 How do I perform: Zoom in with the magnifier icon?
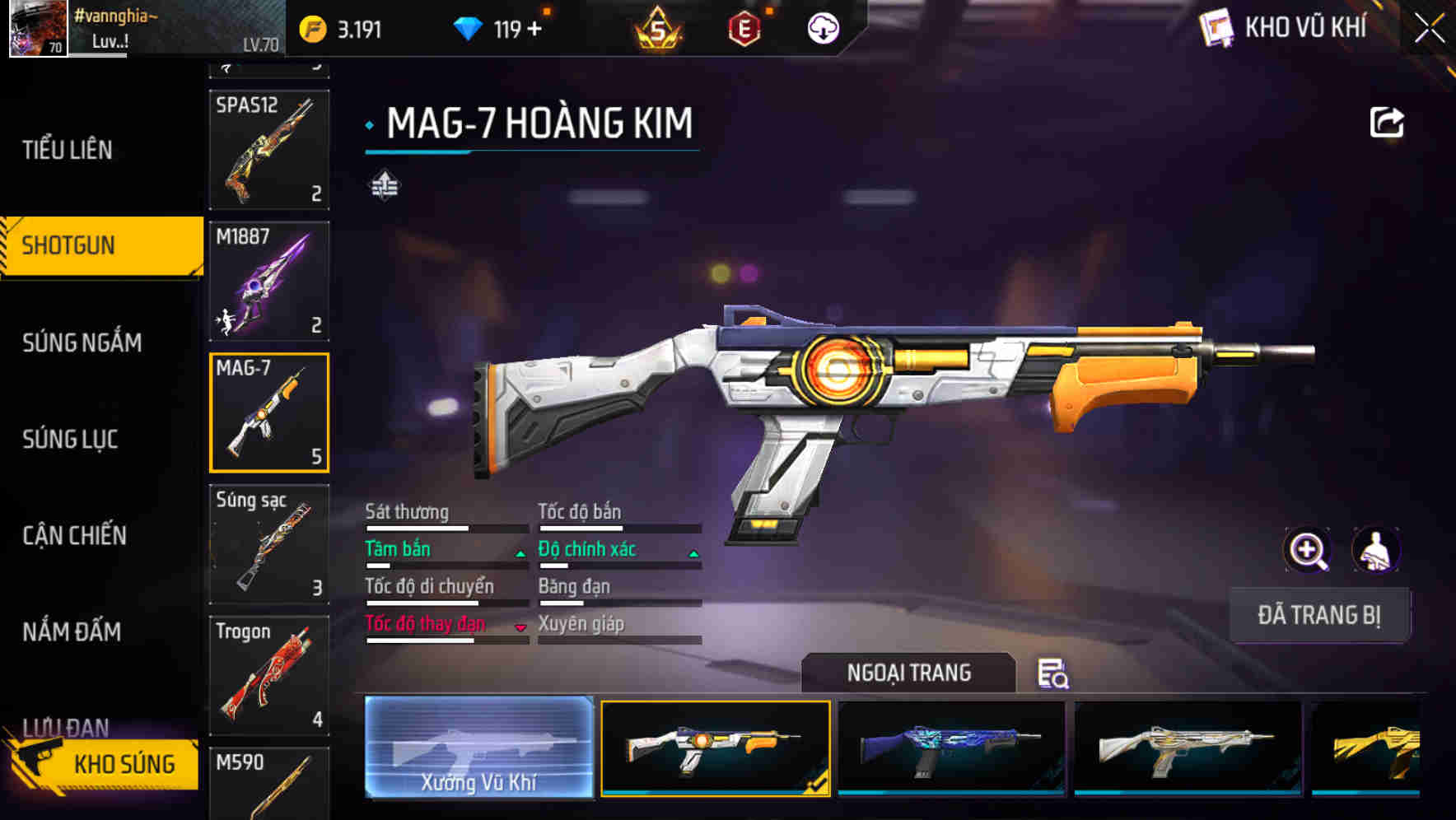(1307, 550)
